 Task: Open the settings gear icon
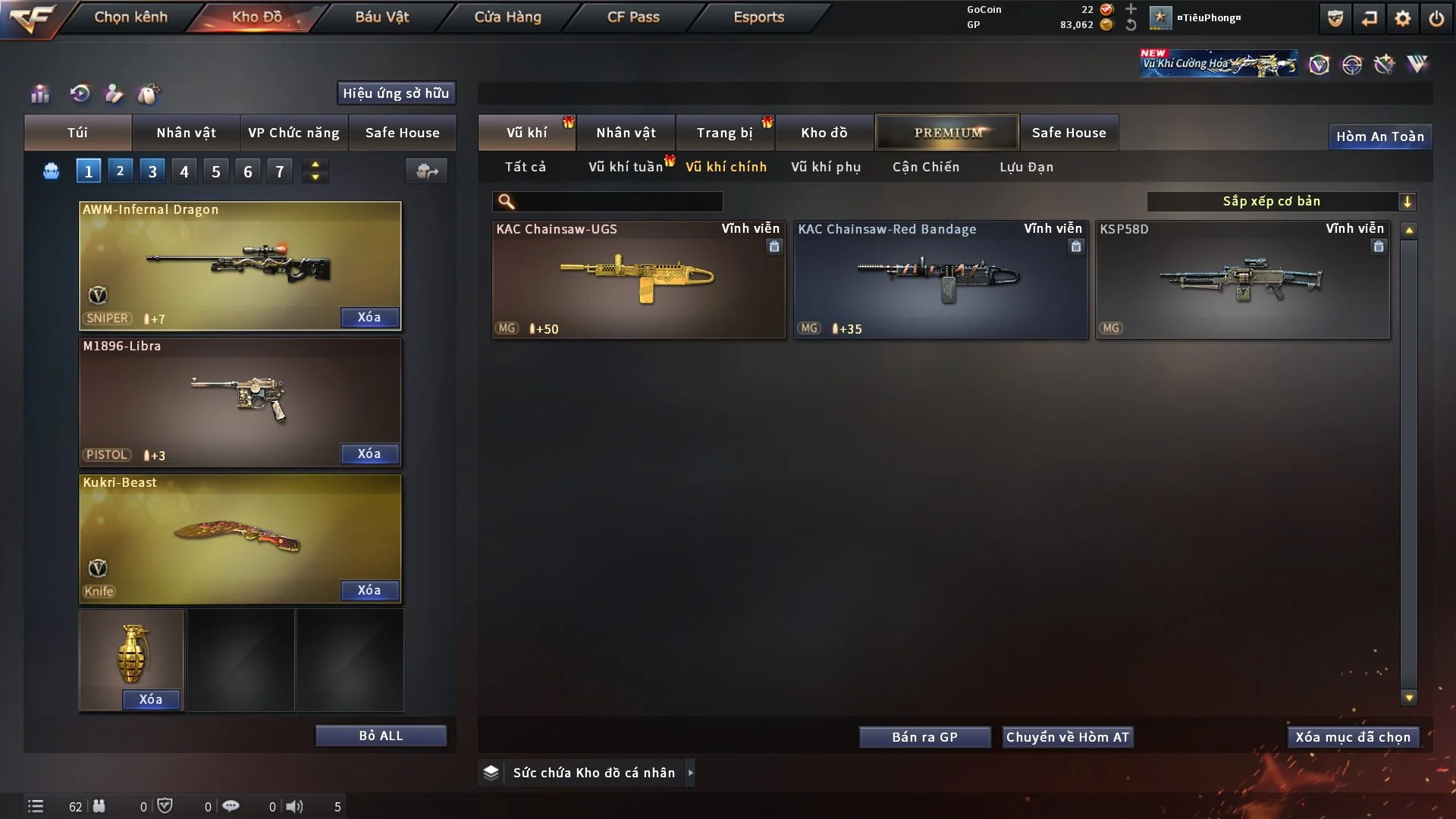point(1404,17)
